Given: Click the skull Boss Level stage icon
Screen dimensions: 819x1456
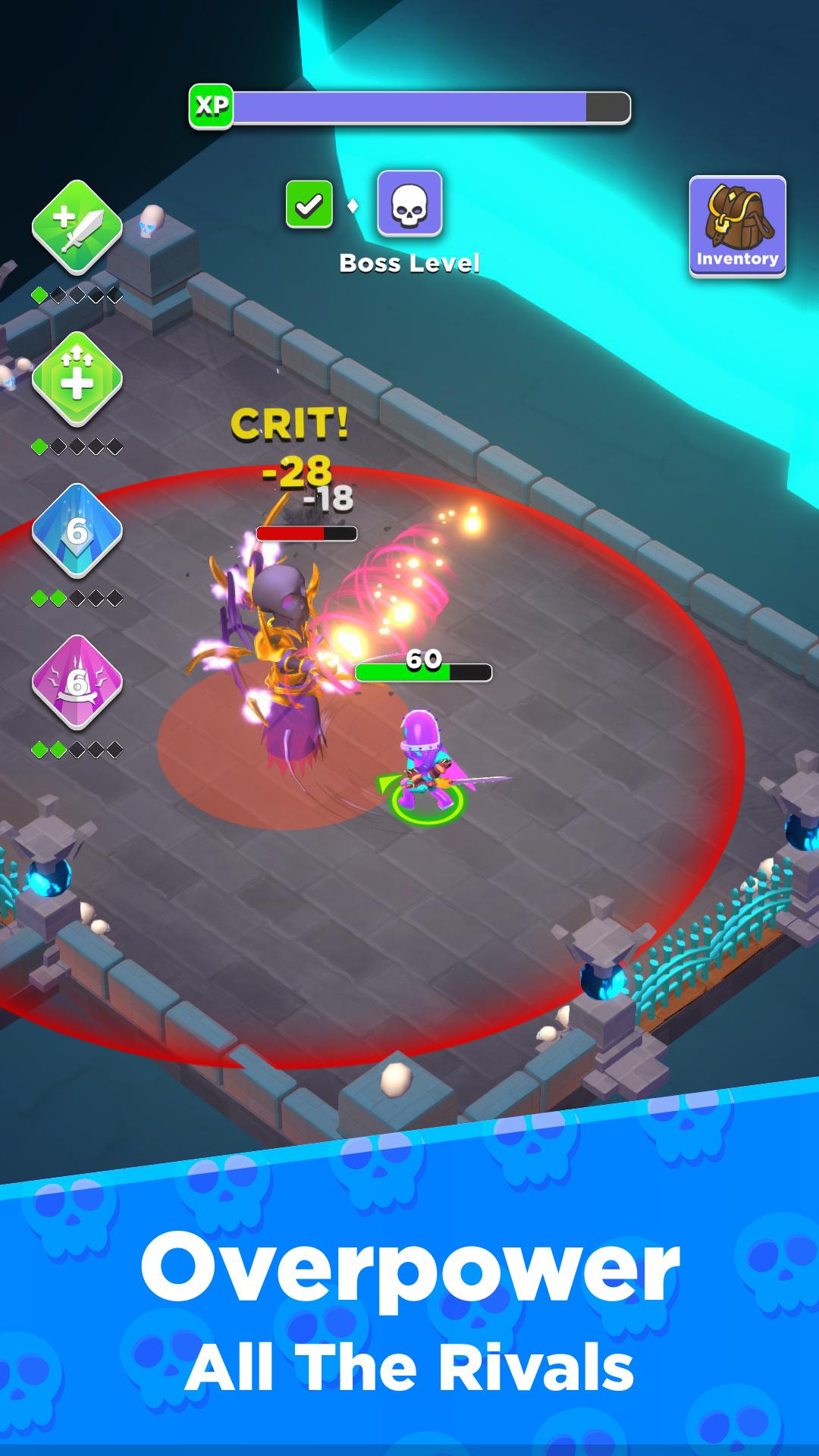Looking at the screenshot, I should [x=409, y=203].
